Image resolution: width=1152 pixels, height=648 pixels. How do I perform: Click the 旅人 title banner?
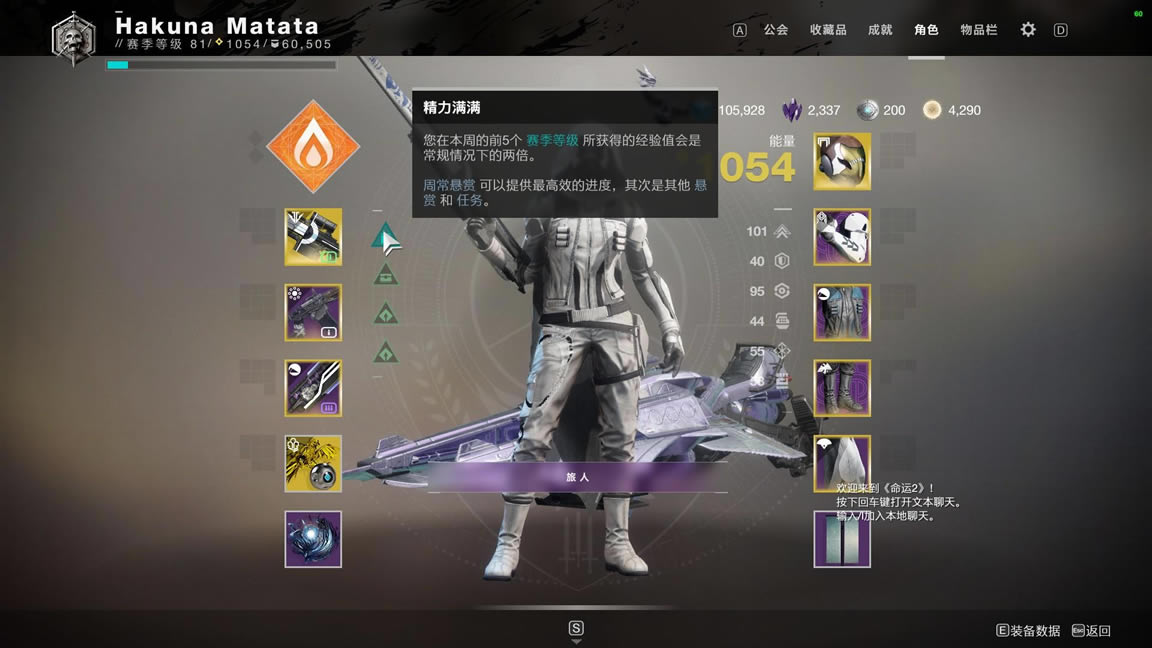point(578,477)
